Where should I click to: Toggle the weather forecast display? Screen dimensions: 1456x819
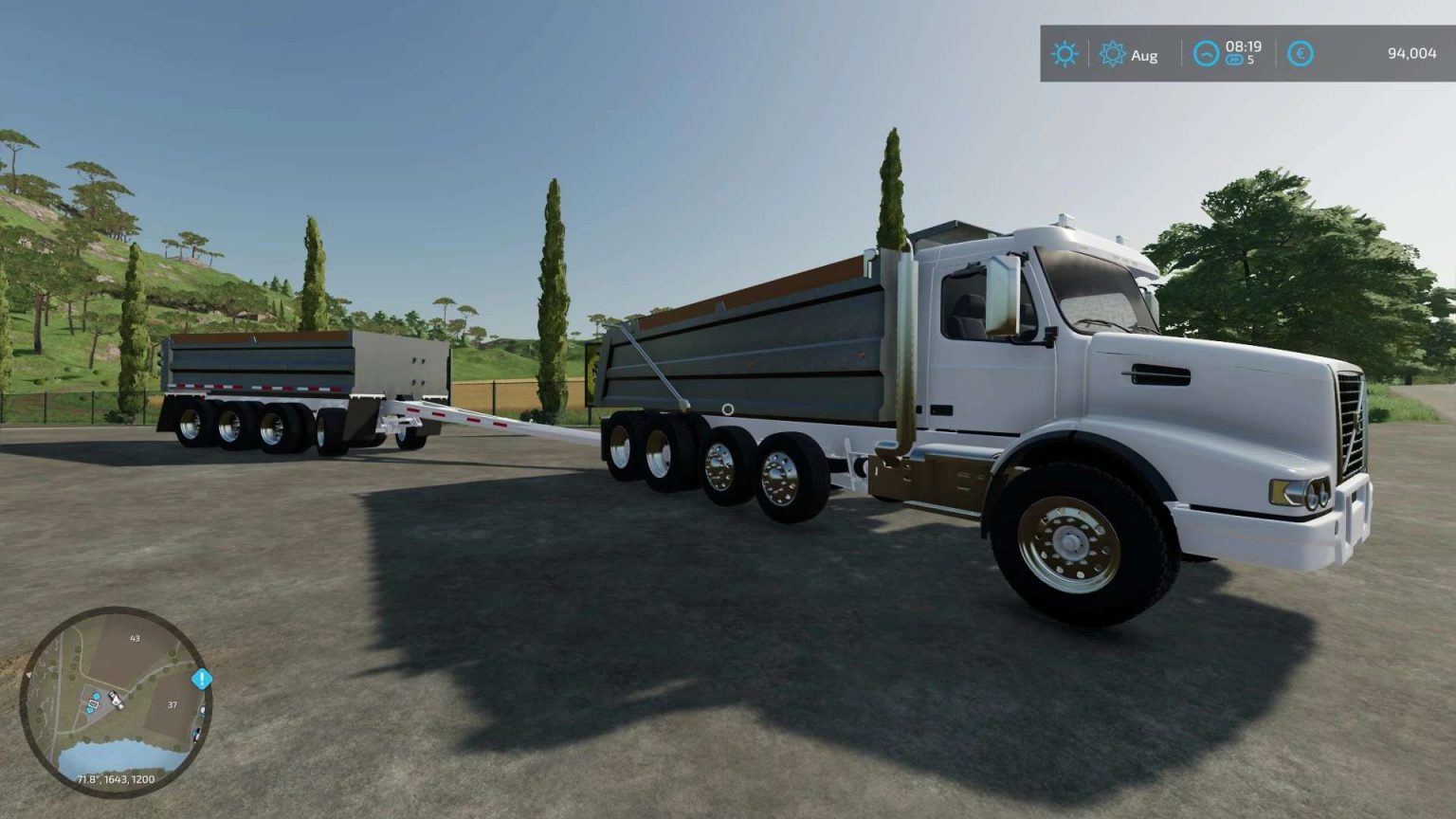pyautogui.click(x=1064, y=53)
